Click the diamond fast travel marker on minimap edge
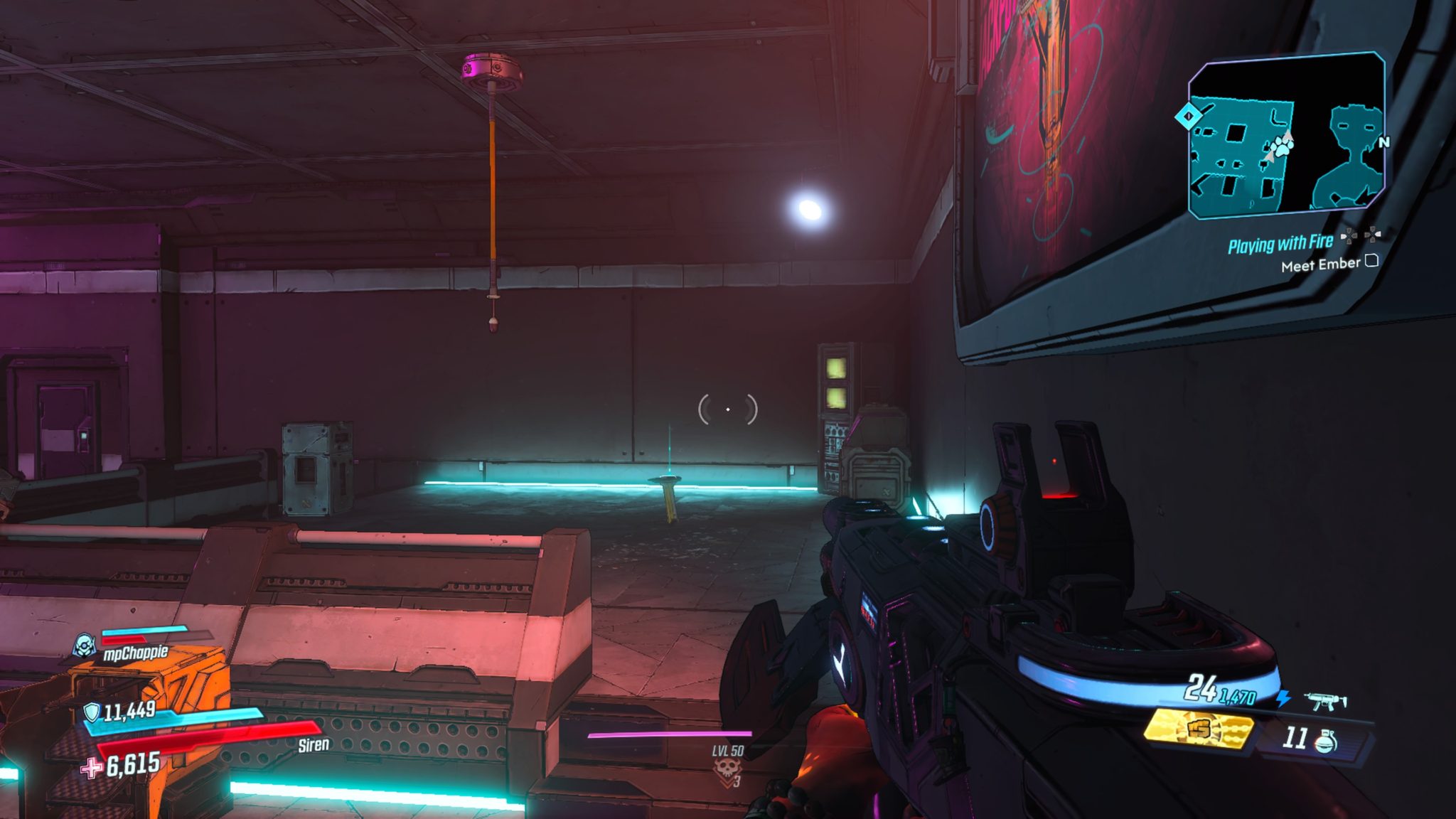 pos(1189,117)
